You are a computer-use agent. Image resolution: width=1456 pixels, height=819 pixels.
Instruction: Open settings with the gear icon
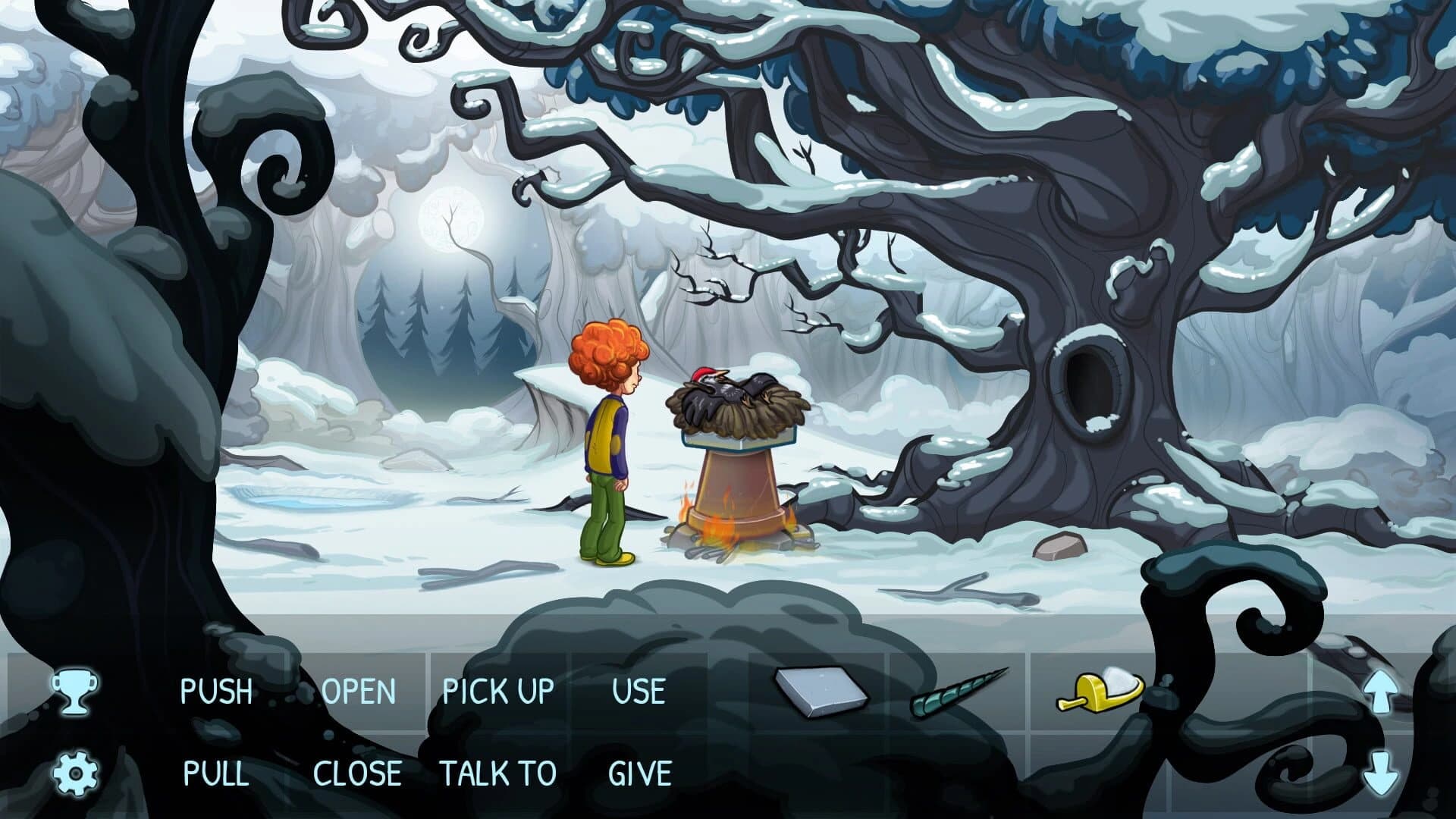75,773
